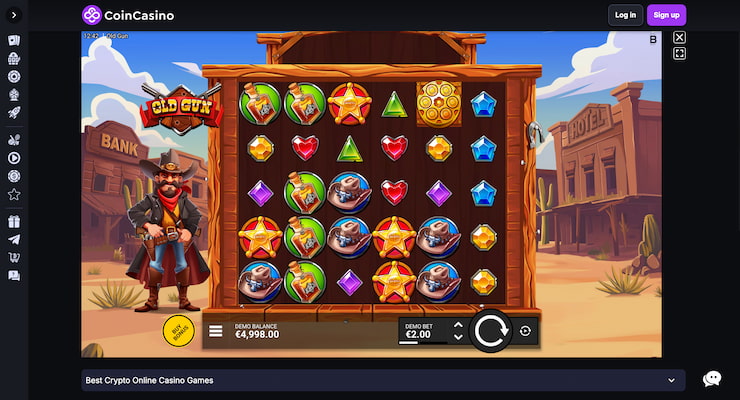Image resolution: width=740 pixels, height=400 pixels.
Task: Expand the left sidebar with the arrow
Action: [14, 15]
